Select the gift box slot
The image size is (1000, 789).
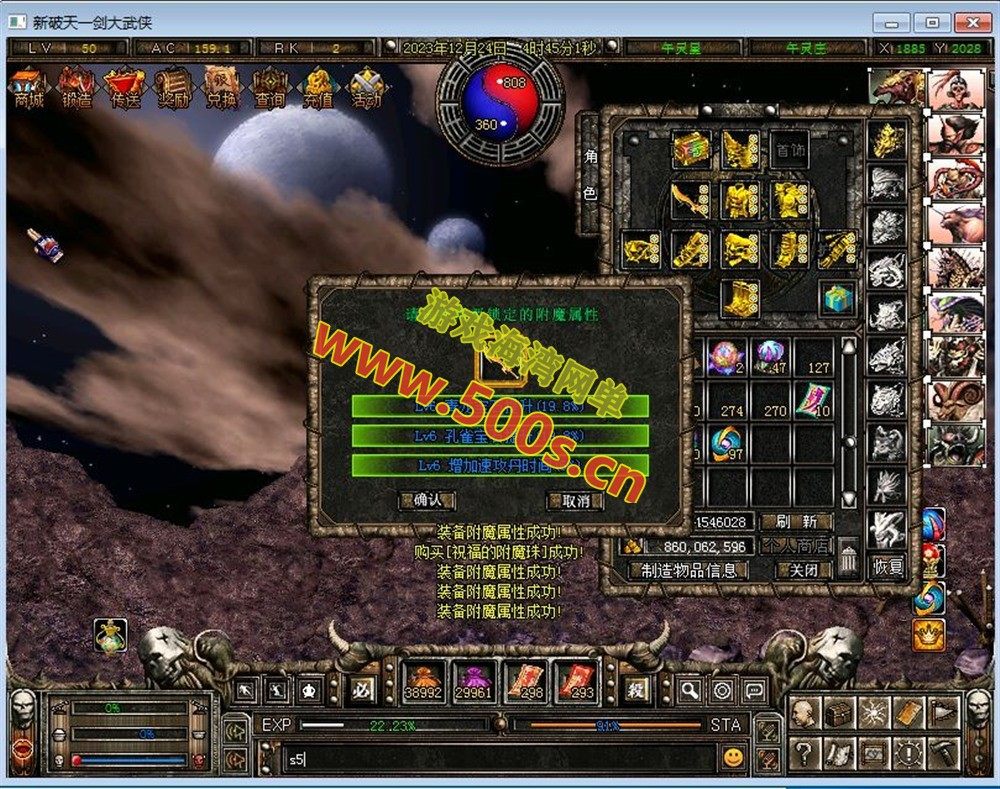(x=837, y=297)
